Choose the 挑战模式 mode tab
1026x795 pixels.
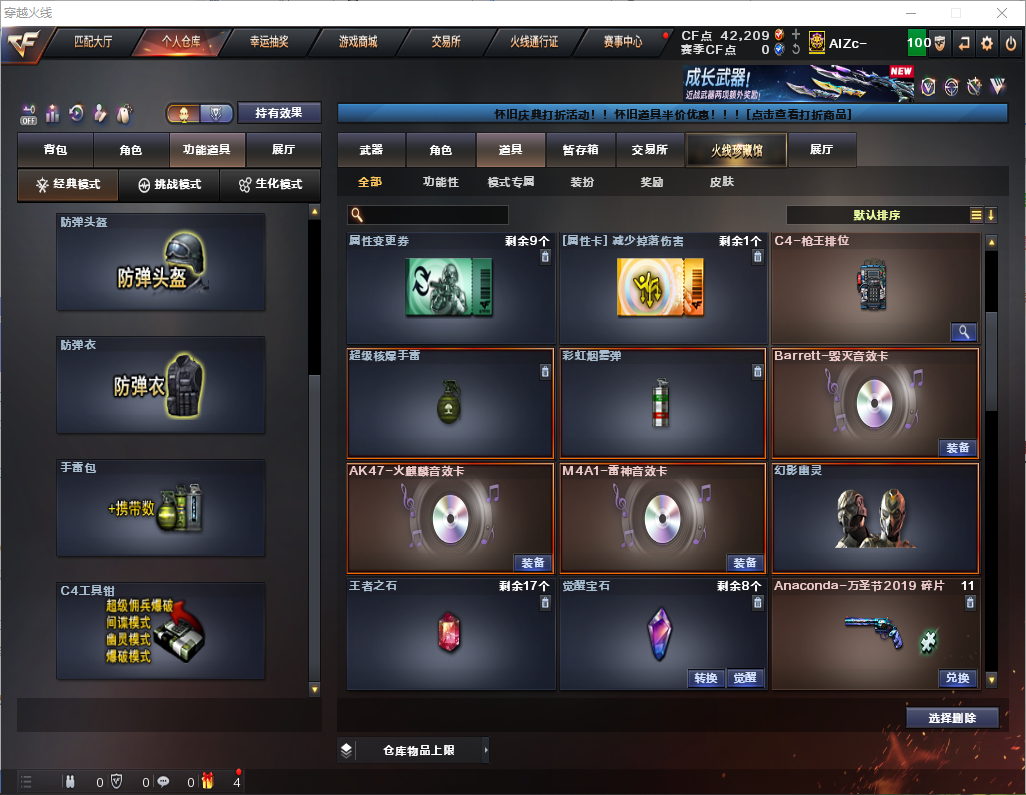click(x=170, y=185)
